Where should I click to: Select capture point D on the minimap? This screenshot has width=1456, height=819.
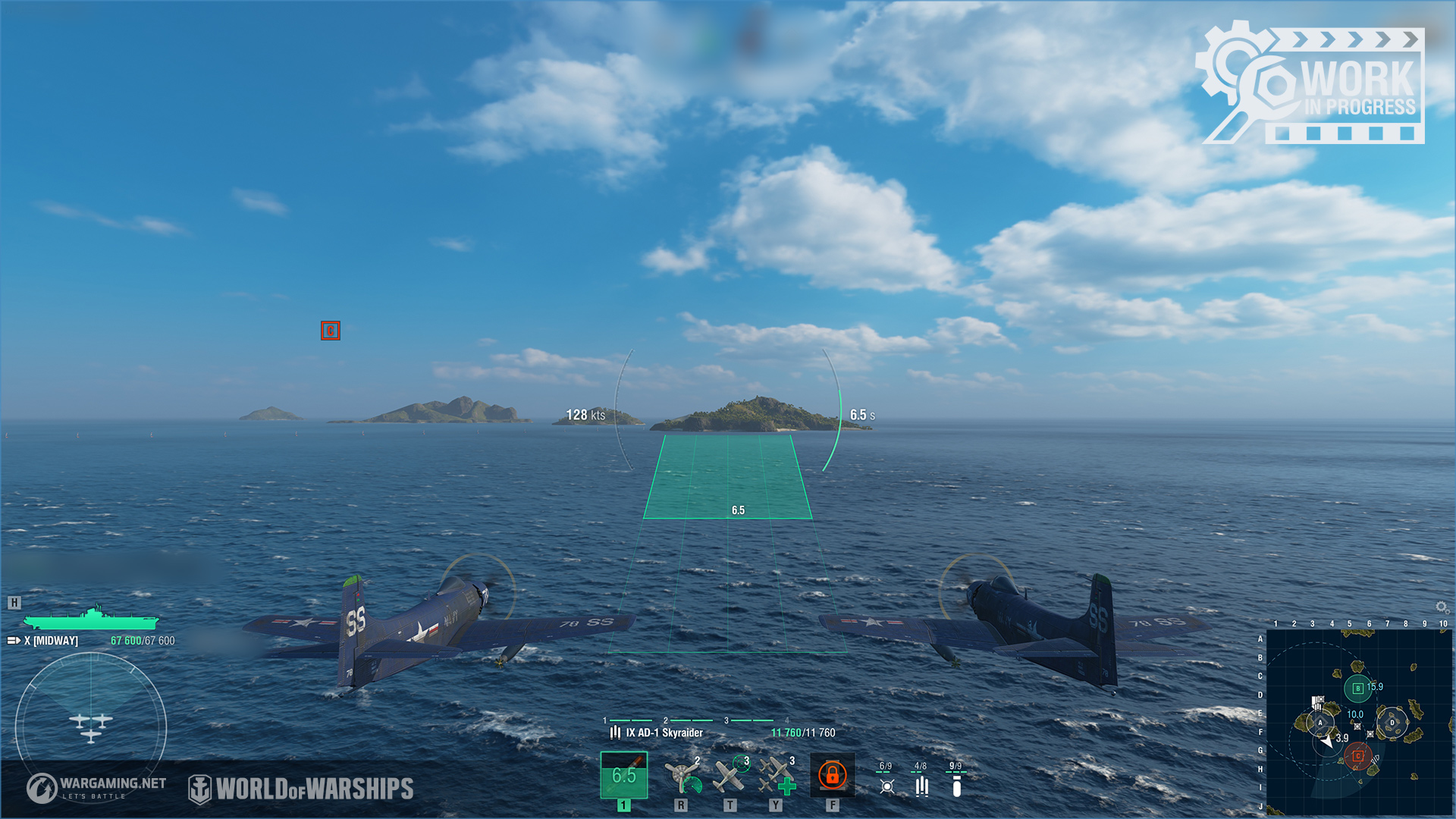pyautogui.click(x=1392, y=723)
